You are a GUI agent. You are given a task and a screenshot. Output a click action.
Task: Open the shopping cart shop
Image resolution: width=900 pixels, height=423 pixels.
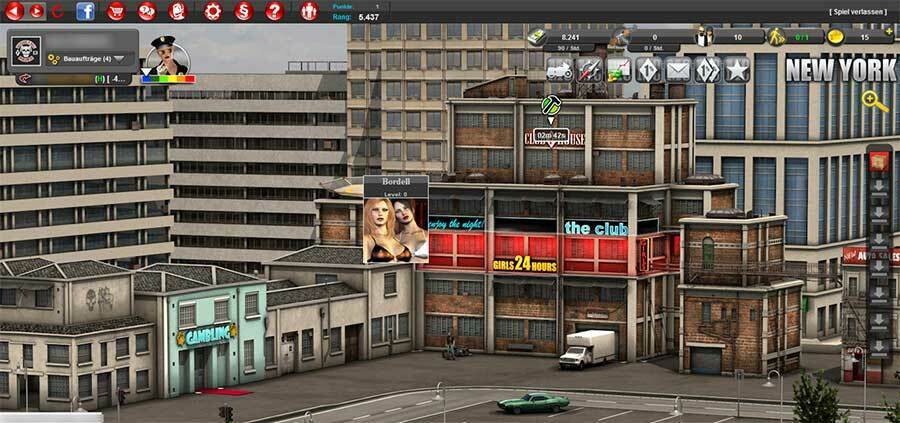pyautogui.click(x=117, y=12)
